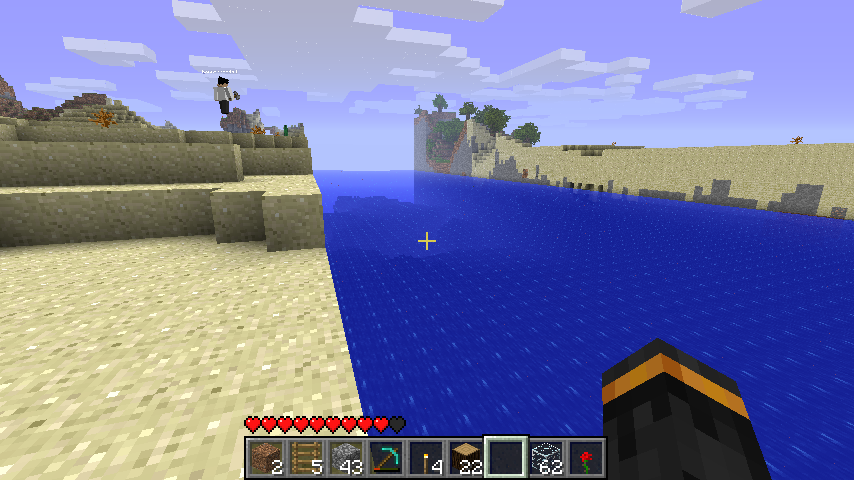The height and width of the screenshot is (480, 854).
Task: Select the glass block stack of 62
Action: click(545, 457)
